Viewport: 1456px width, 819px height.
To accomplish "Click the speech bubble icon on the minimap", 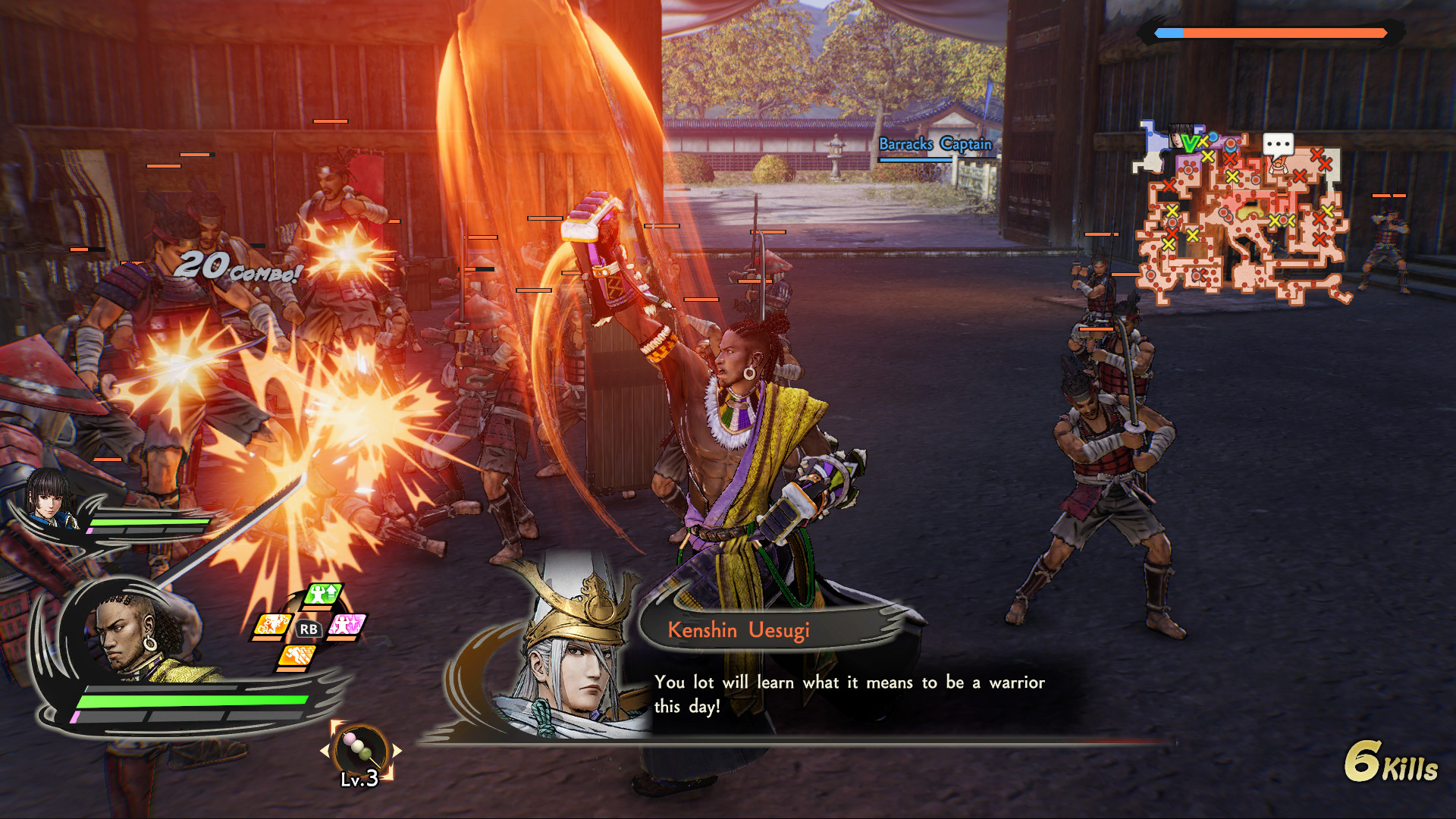I will 1278,144.
